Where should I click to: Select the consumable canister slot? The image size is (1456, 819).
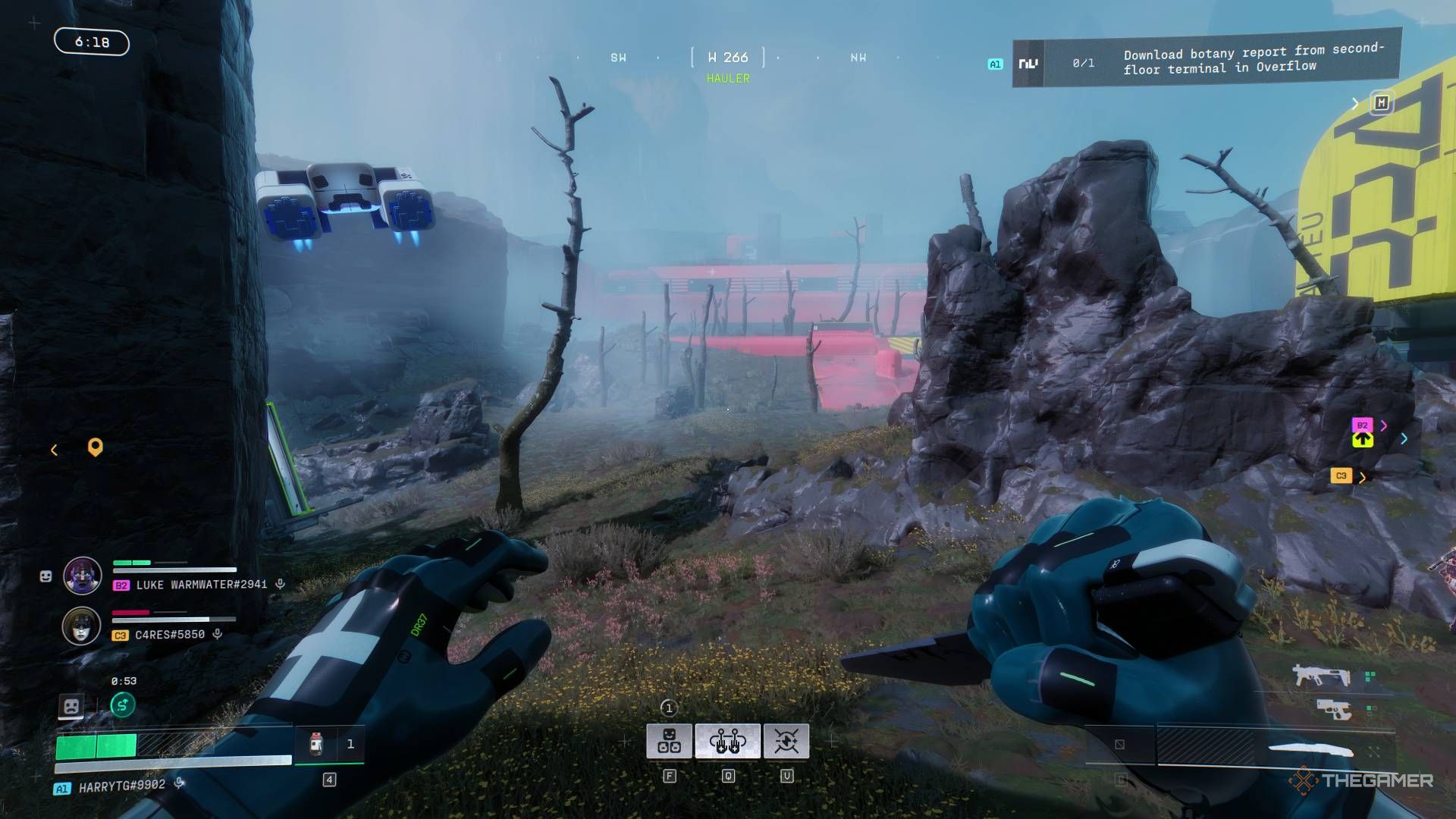pos(318,744)
